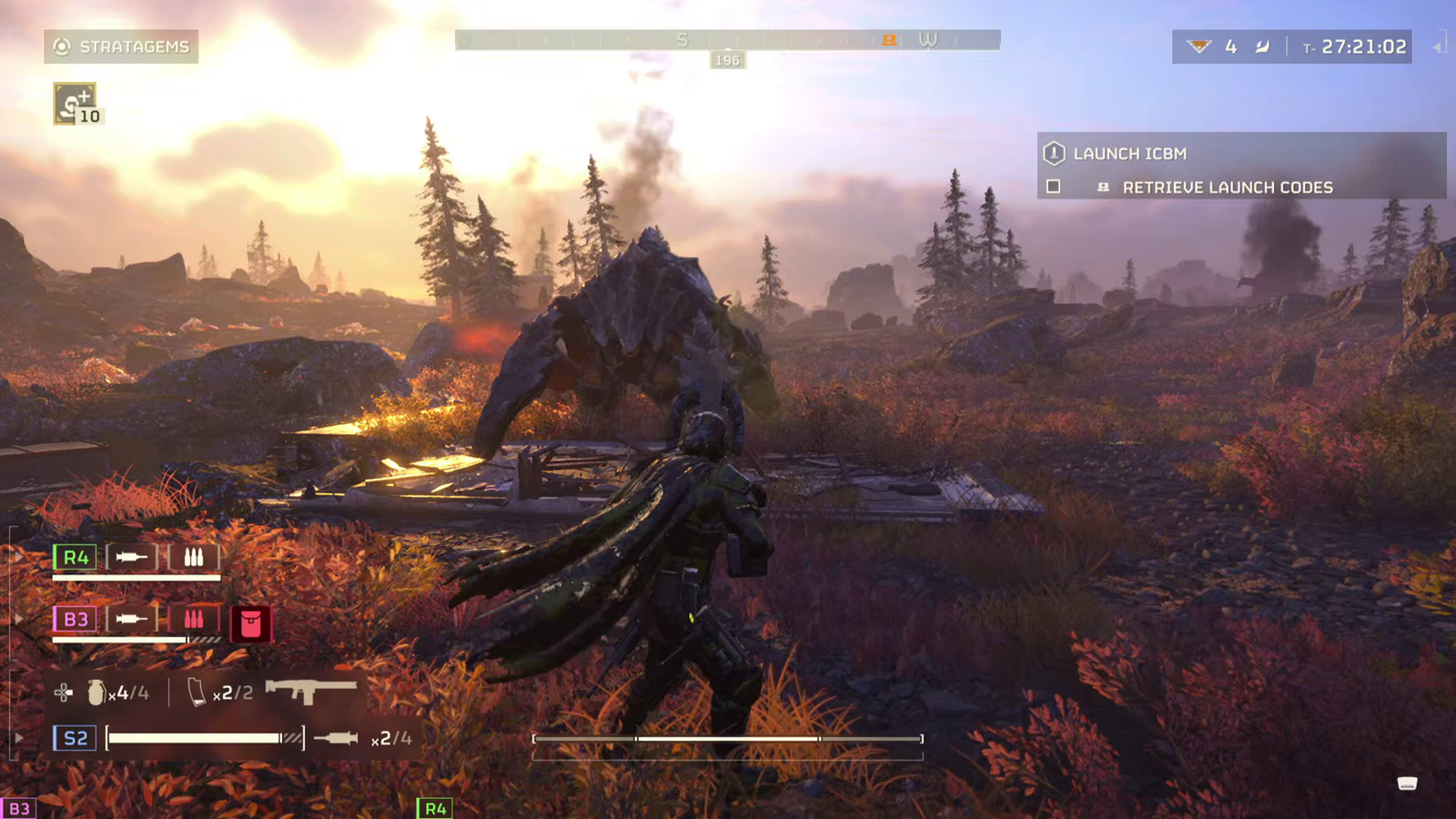Screen dimensions: 1456x819
Task: Select your own S2 player tag
Action: tap(76, 738)
